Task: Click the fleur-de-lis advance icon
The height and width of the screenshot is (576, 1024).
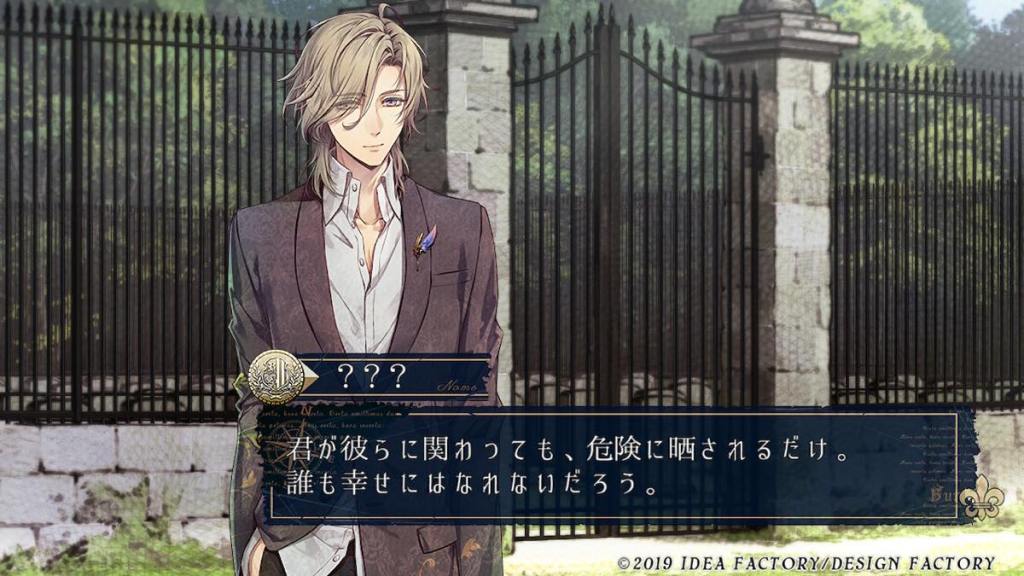Action: click(979, 502)
